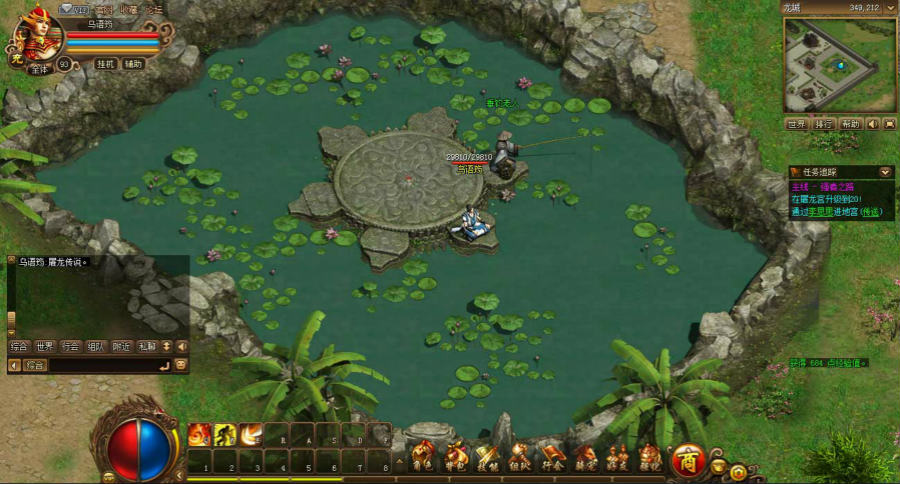Open the 附近 nearby chat tab
Viewport: 900px width, 484px height.
(x=122, y=346)
